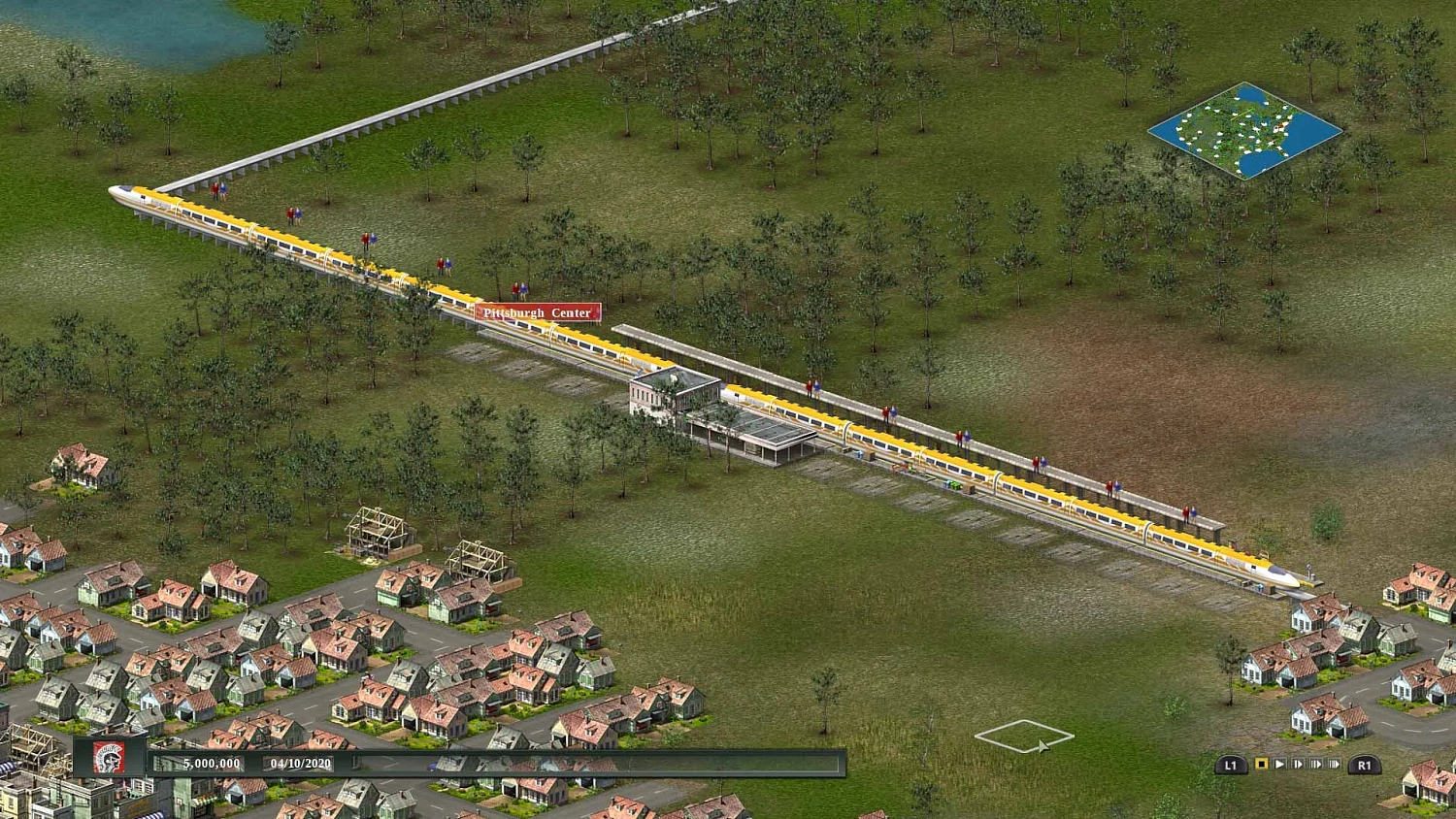Viewport: 1456px width, 819px height.
Task: Click the white train engine near the bridge
Action: (123, 194)
